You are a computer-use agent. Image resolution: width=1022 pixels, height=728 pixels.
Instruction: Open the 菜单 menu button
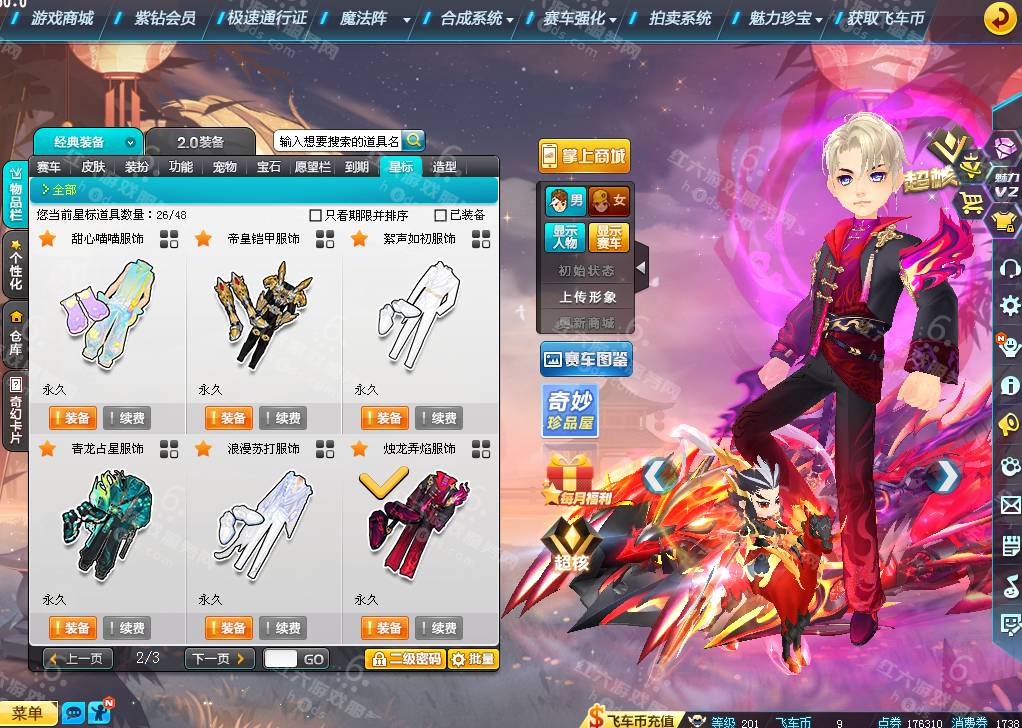(x=28, y=712)
